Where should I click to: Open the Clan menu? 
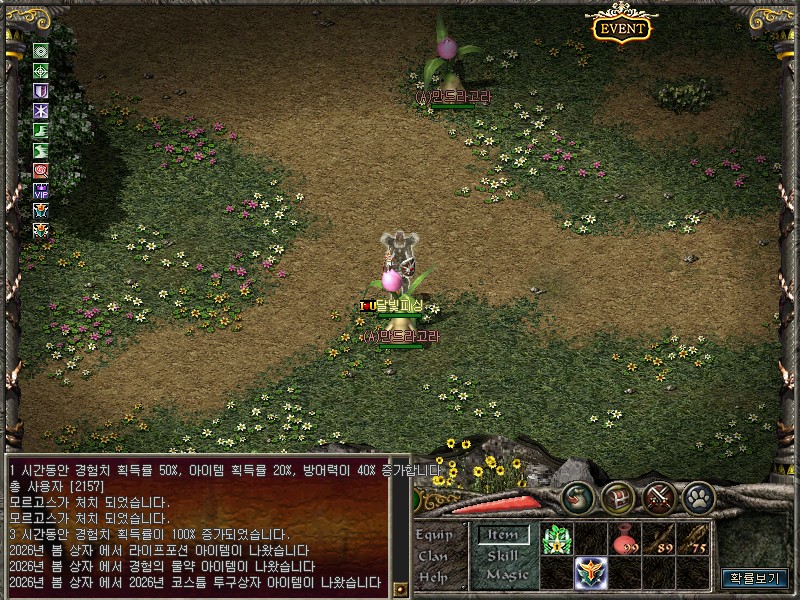(x=433, y=556)
